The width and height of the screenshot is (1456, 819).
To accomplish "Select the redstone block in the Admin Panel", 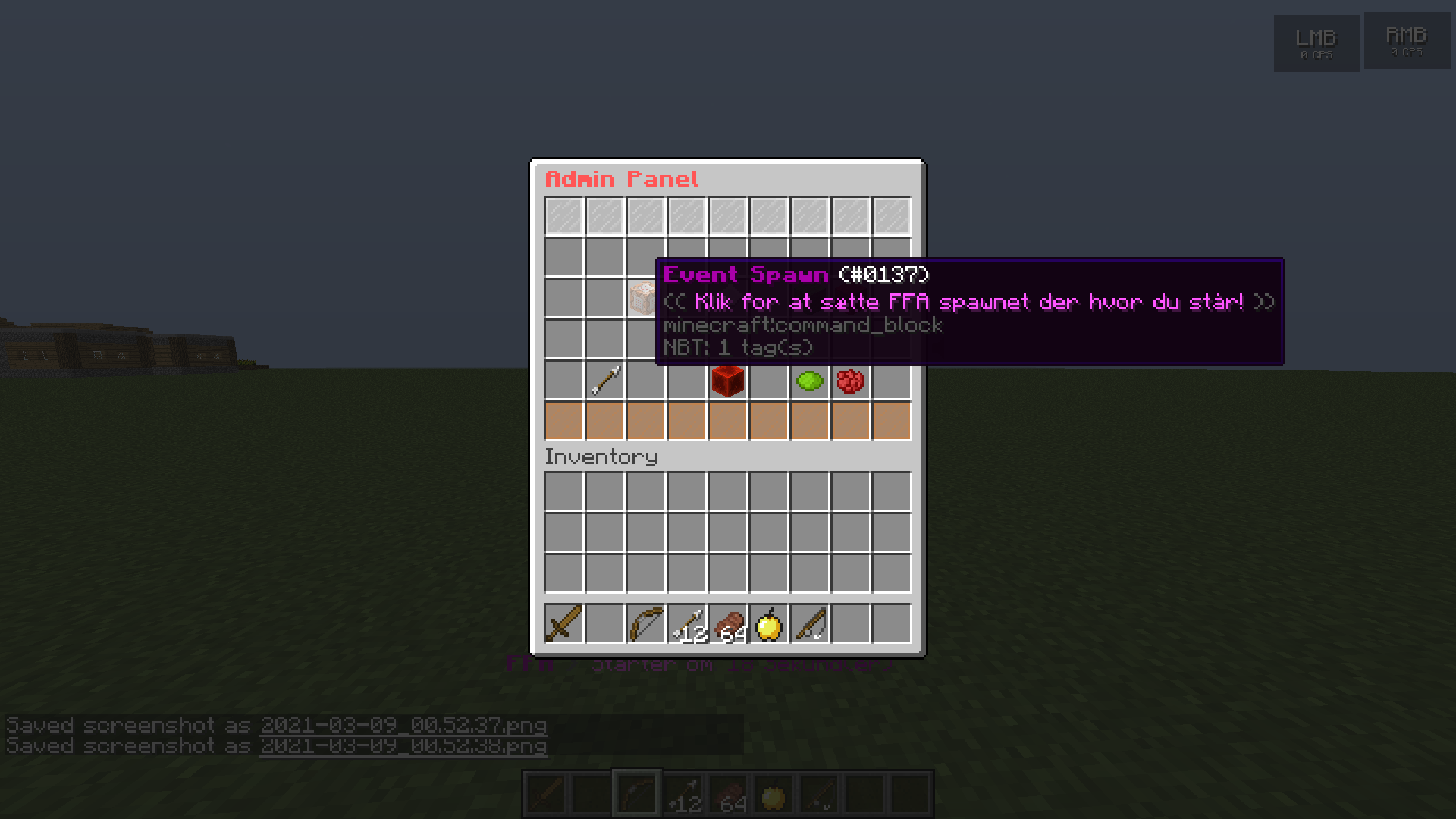I will click(x=726, y=380).
